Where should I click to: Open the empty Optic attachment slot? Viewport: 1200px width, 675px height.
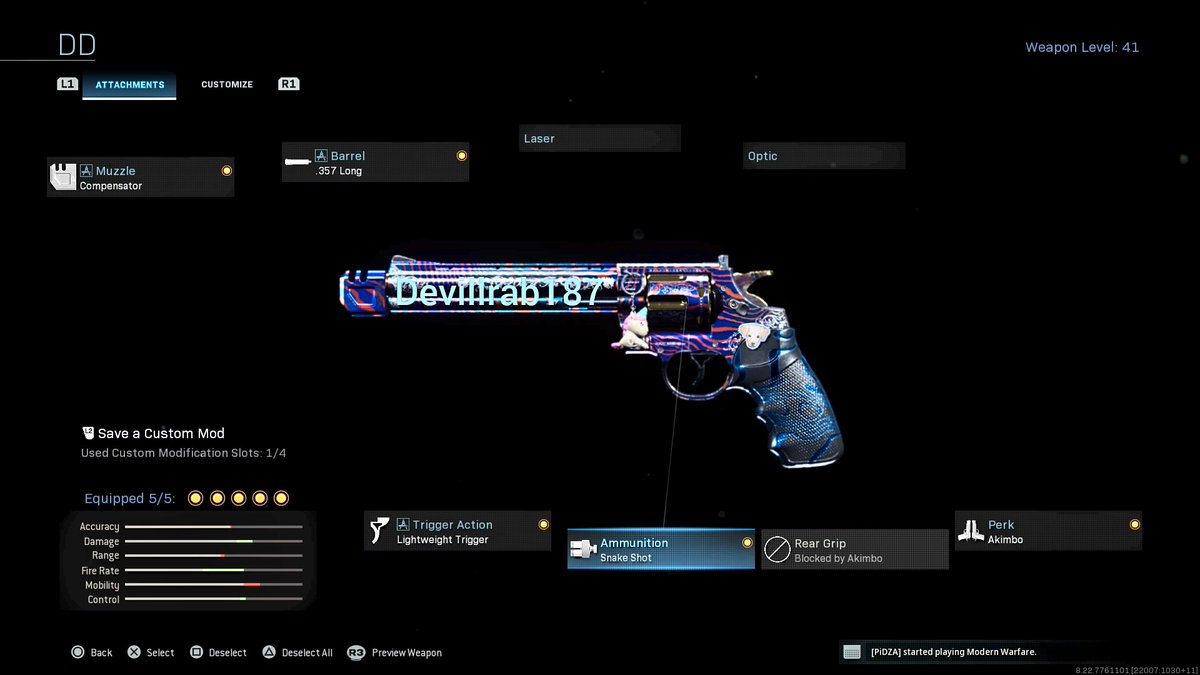824,156
